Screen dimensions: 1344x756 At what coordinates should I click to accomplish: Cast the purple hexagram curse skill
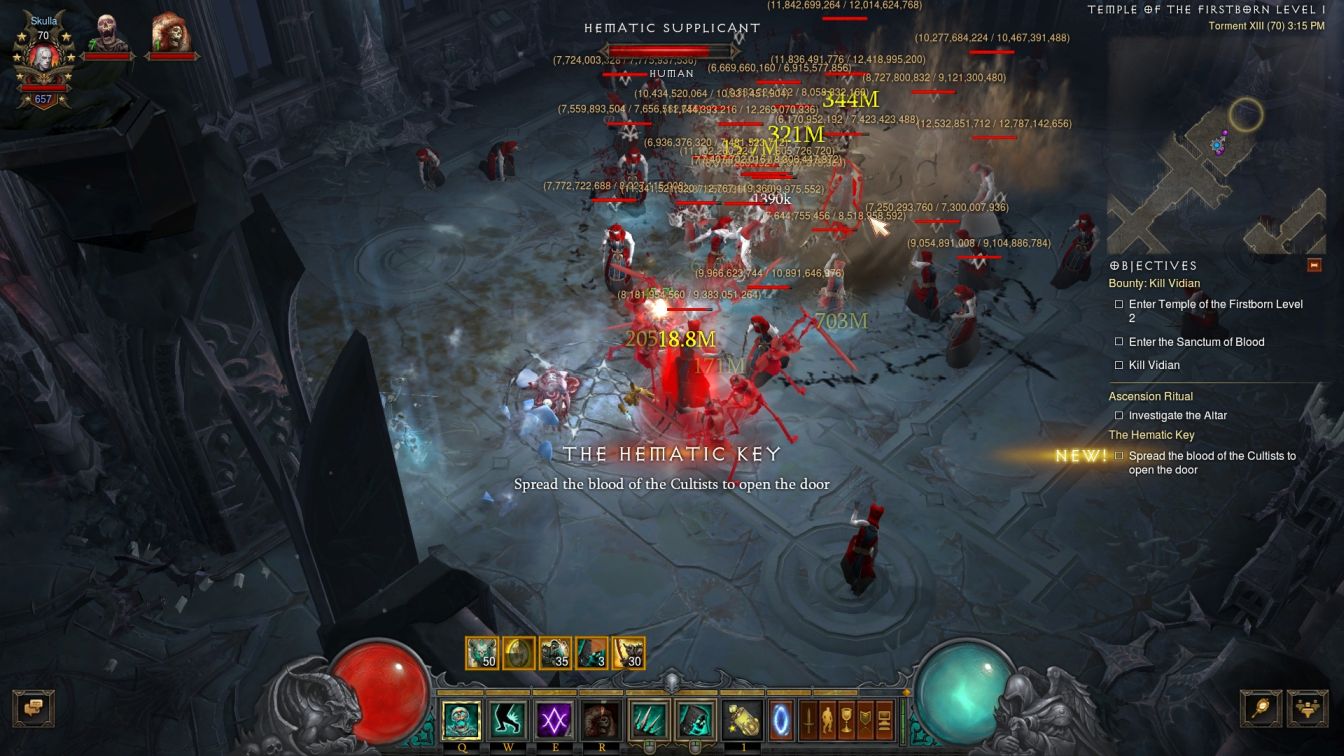[x=555, y=719]
